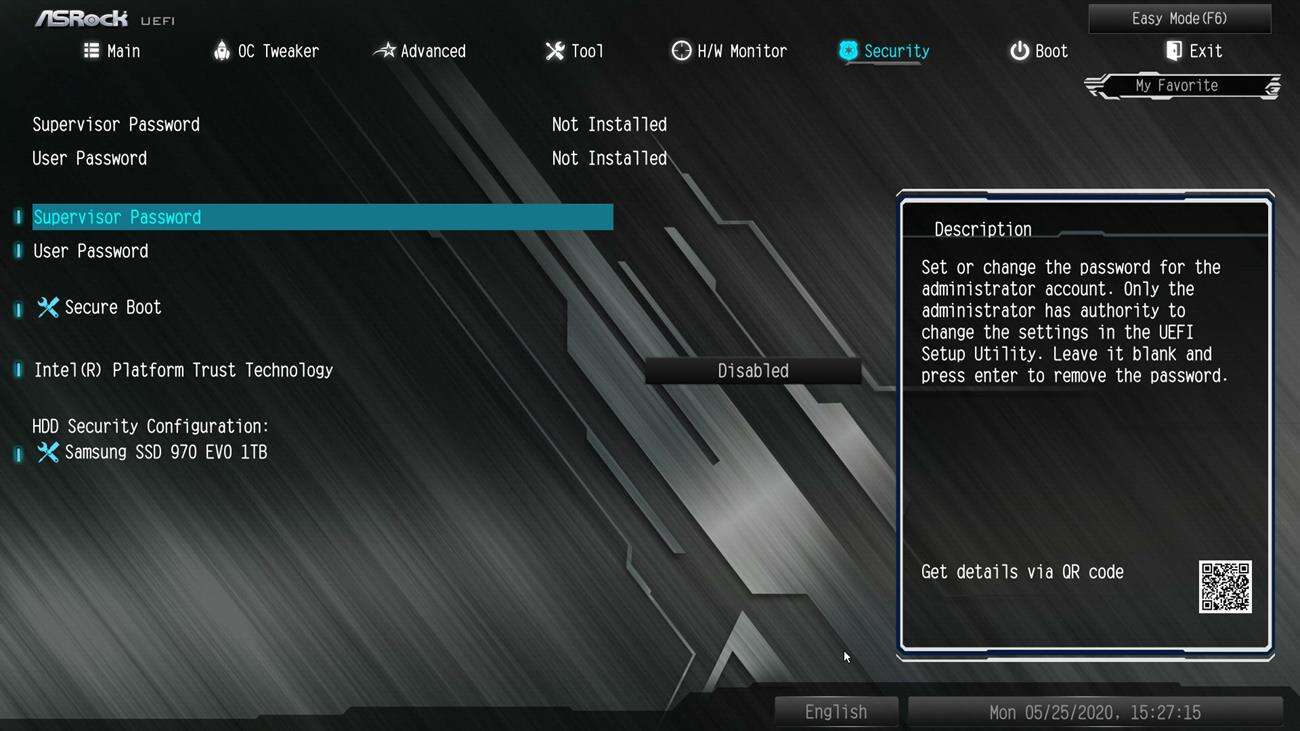Click the OC Tweaker icon
This screenshot has width=1300, height=731.
tap(219, 50)
